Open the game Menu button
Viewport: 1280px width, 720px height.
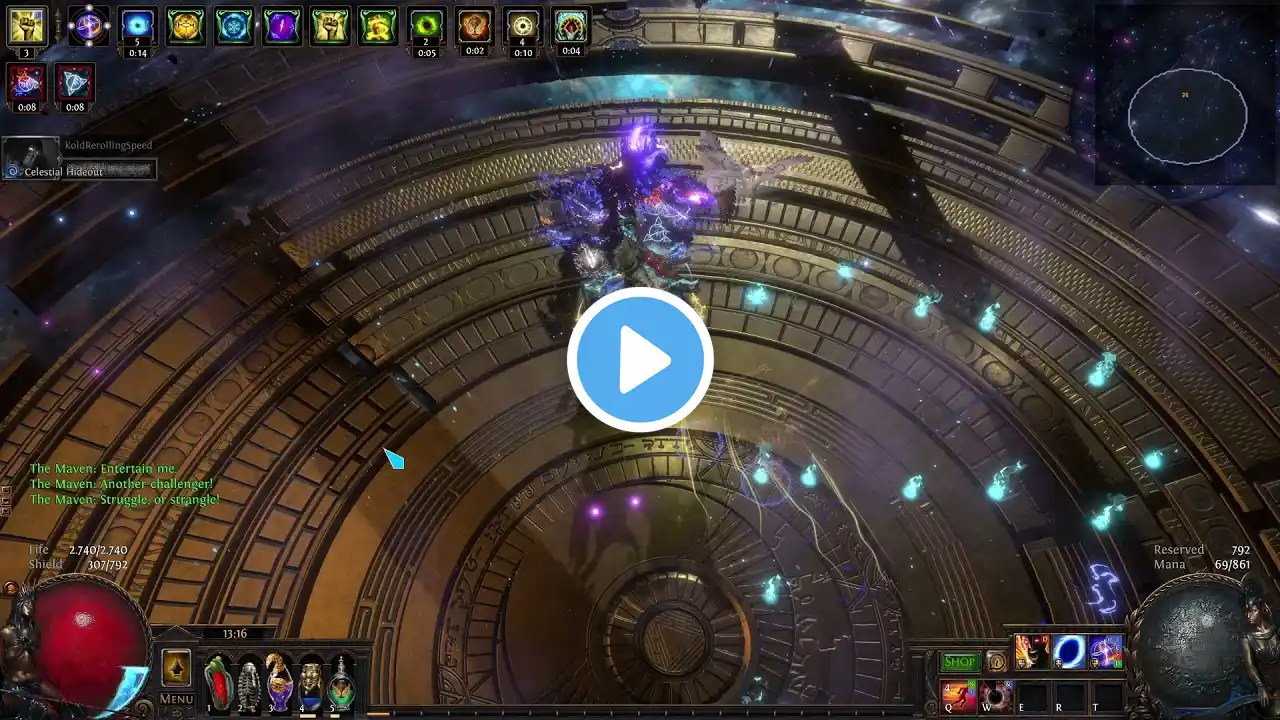pos(177,699)
